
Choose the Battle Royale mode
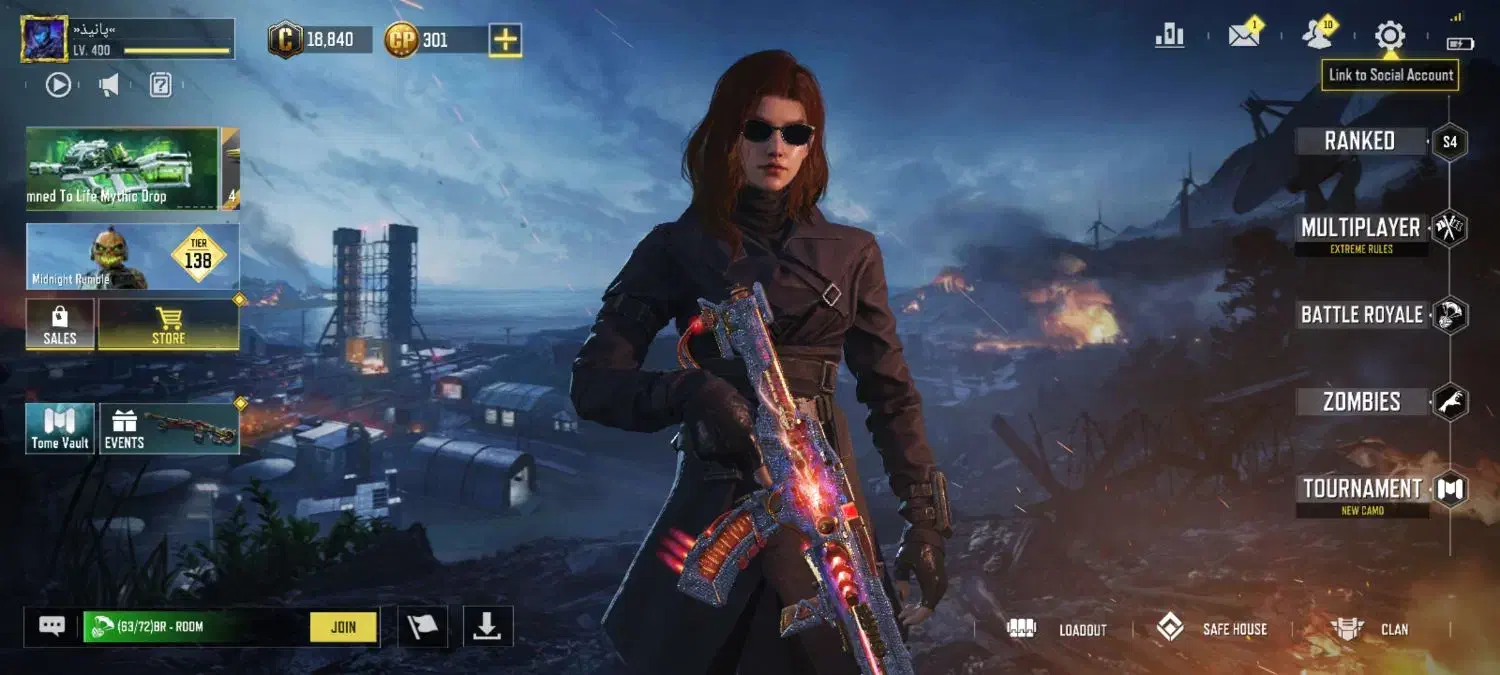click(x=1361, y=315)
